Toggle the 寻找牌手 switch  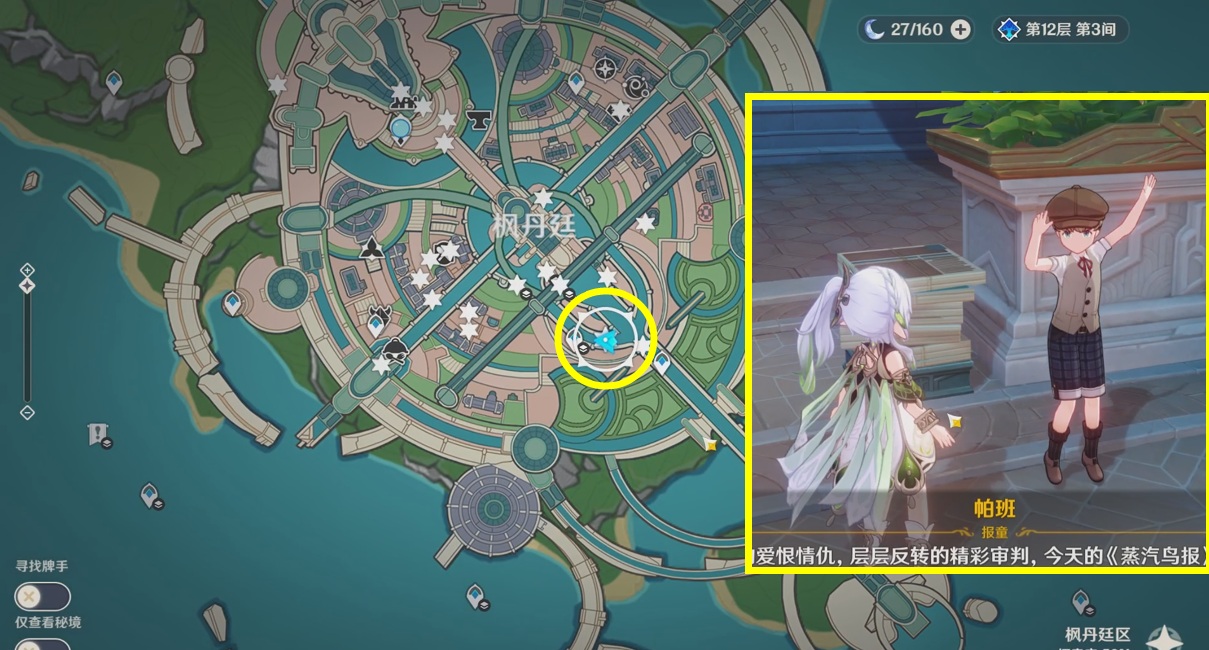point(42,597)
